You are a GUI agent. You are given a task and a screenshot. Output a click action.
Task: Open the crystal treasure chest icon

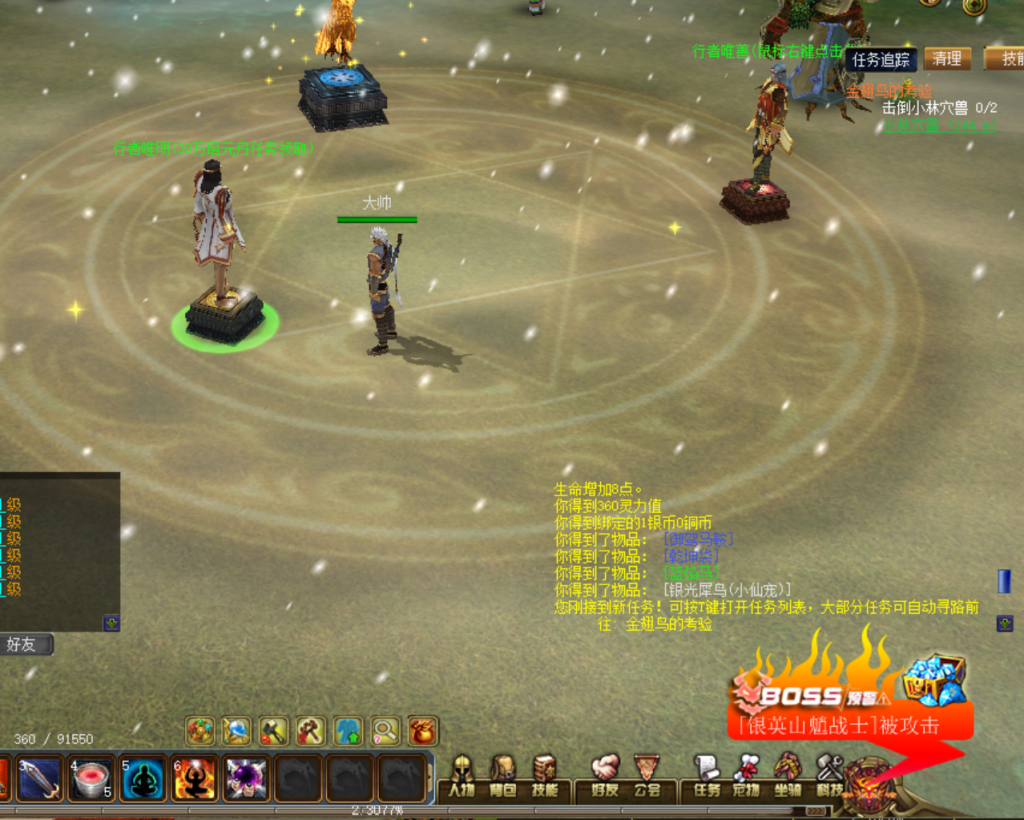pyautogui.click(x=935, y=681)
